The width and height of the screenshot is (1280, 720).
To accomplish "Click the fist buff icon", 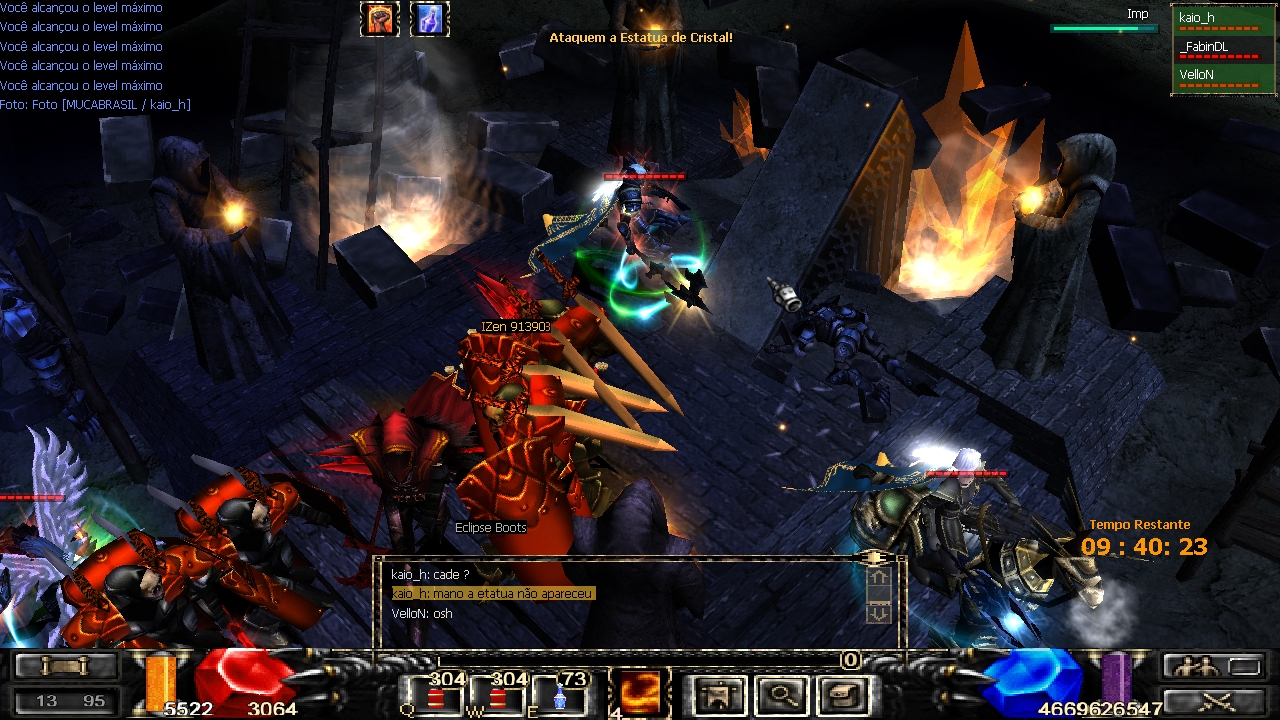I will click(x=380, y=19).
